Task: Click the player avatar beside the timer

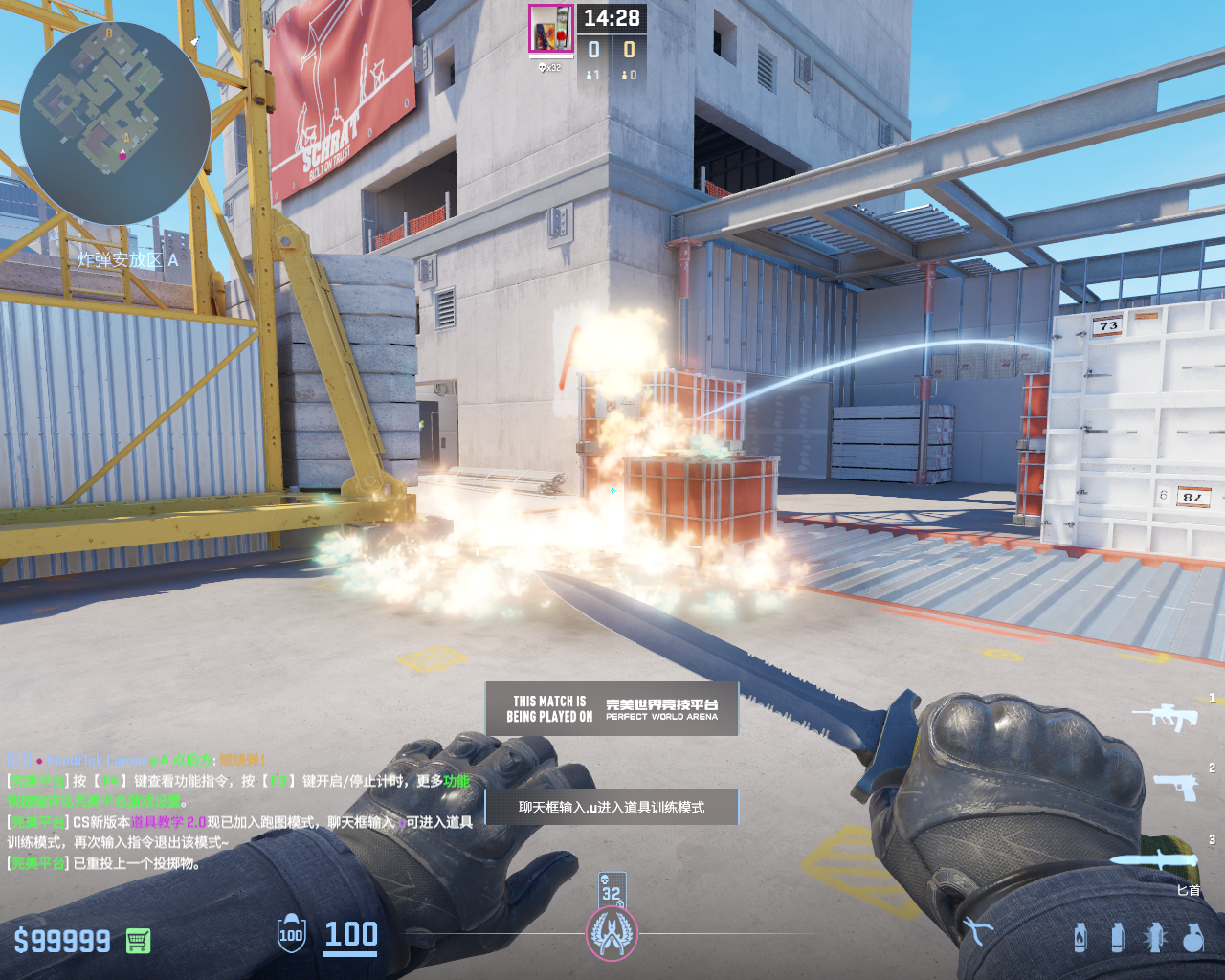Action: pos(551,29)
